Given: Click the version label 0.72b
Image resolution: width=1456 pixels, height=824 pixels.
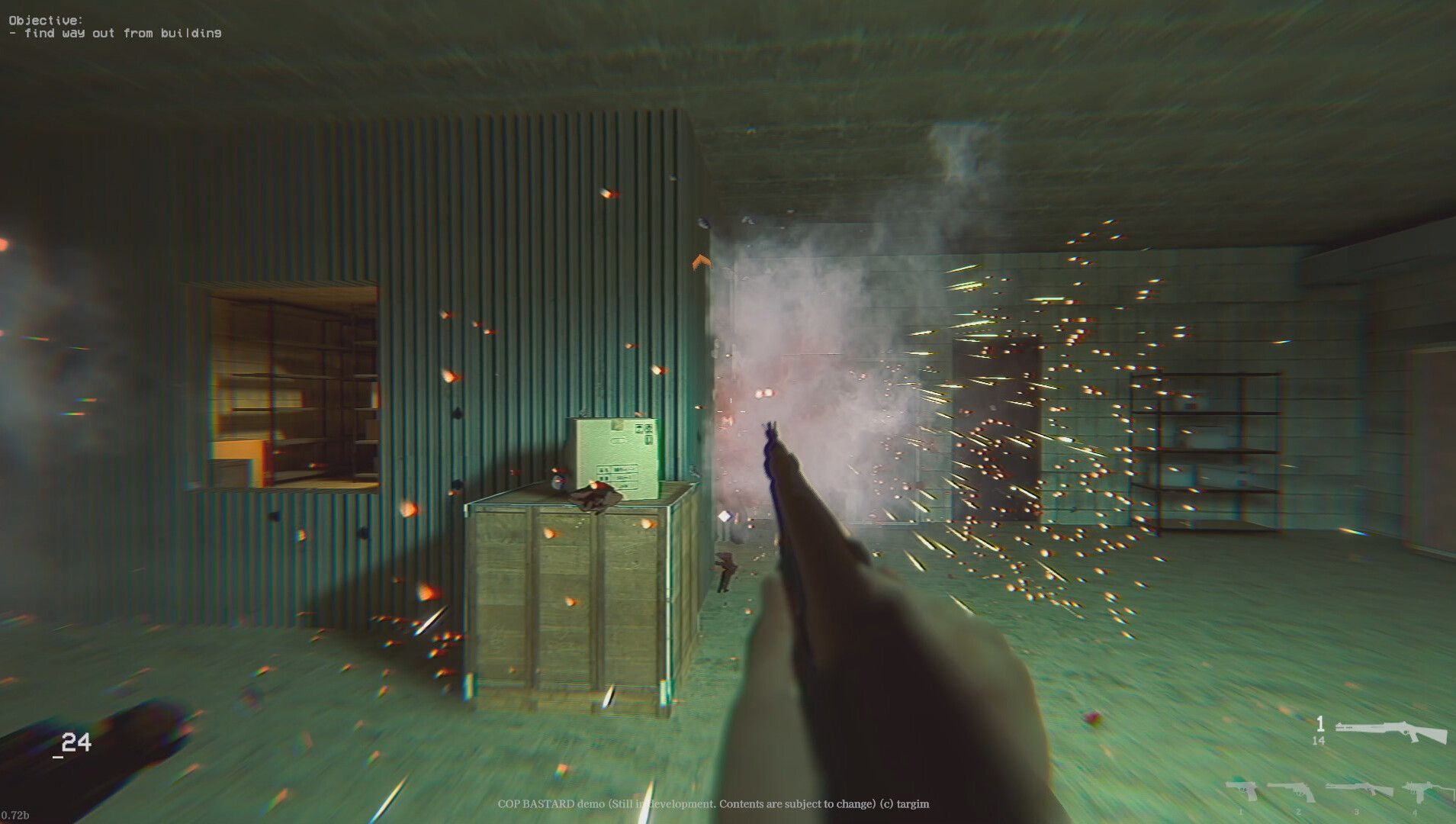Looking at the screenshot, I should [17, 814].
